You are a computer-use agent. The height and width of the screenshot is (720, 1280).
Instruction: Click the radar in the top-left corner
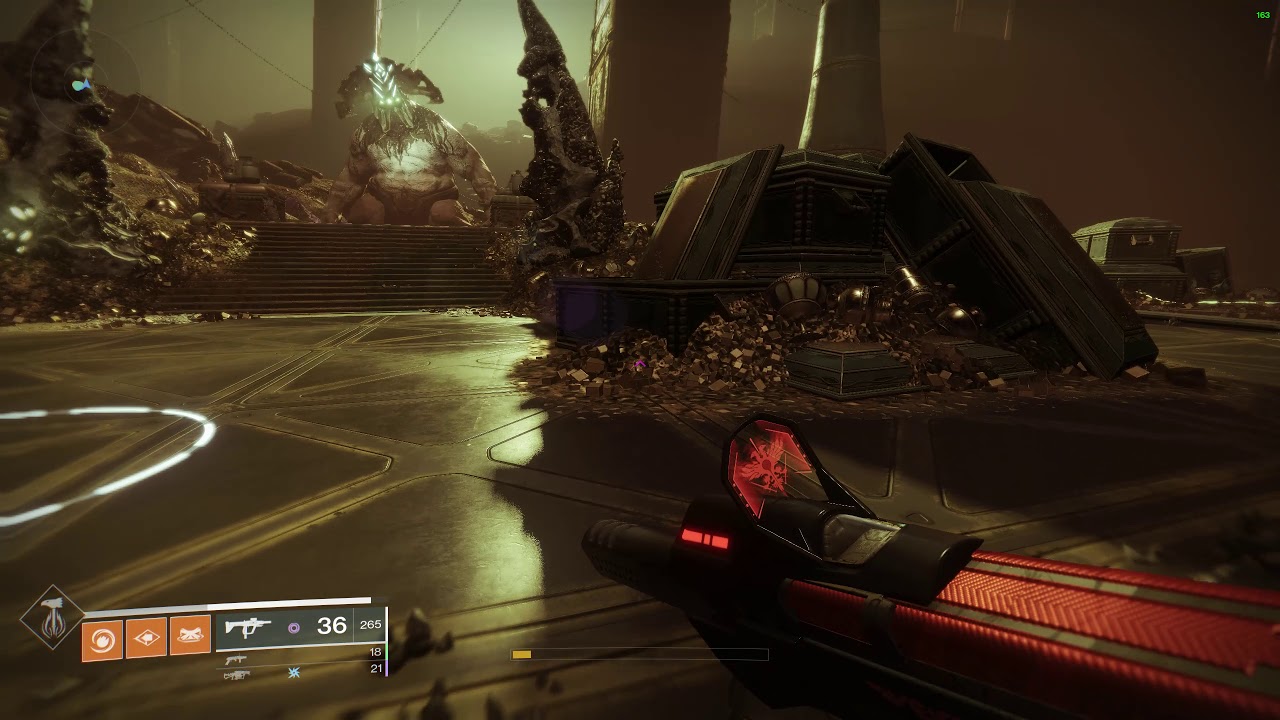[x=82, y=85]
